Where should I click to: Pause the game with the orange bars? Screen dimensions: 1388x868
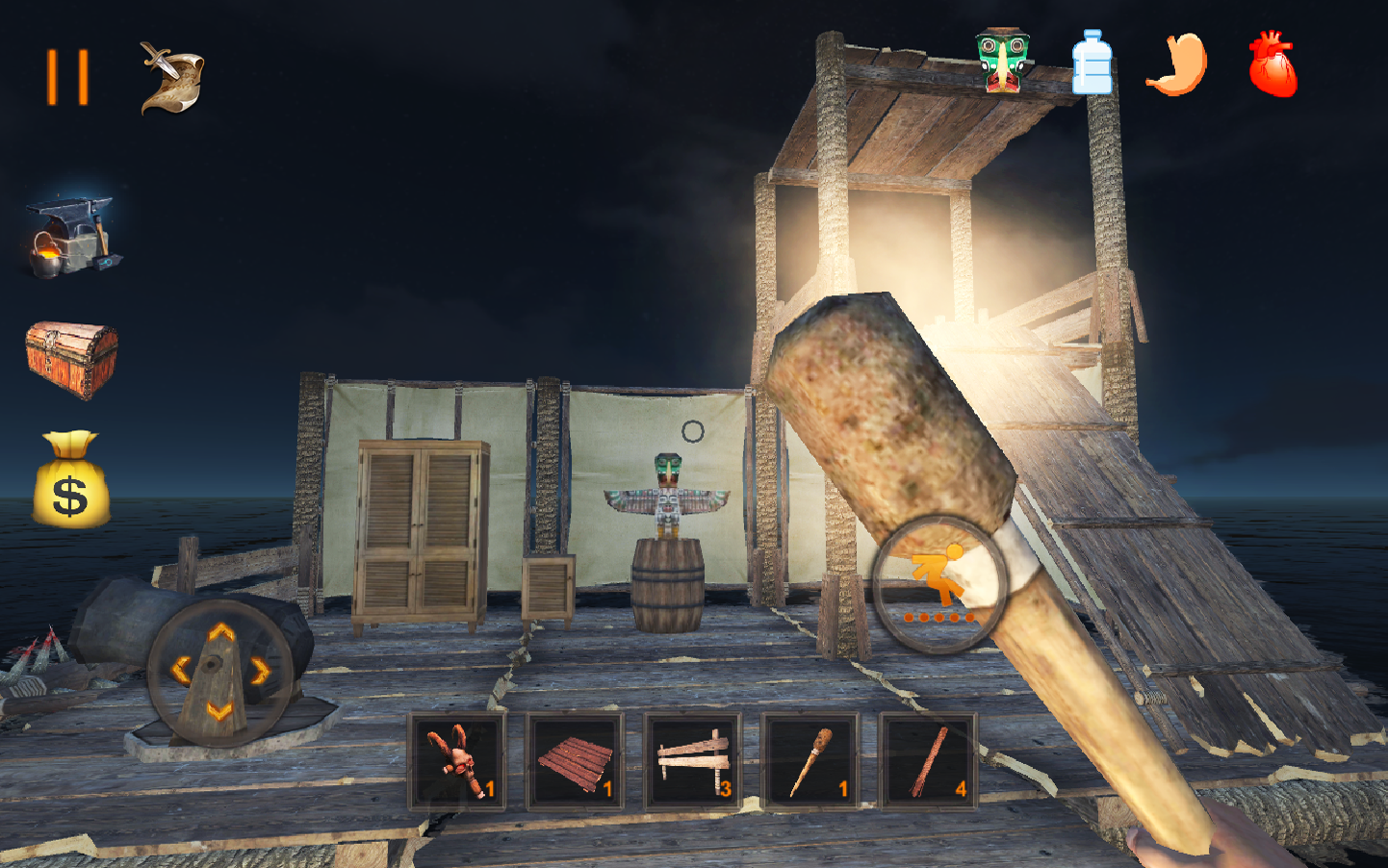coord(68,77)
